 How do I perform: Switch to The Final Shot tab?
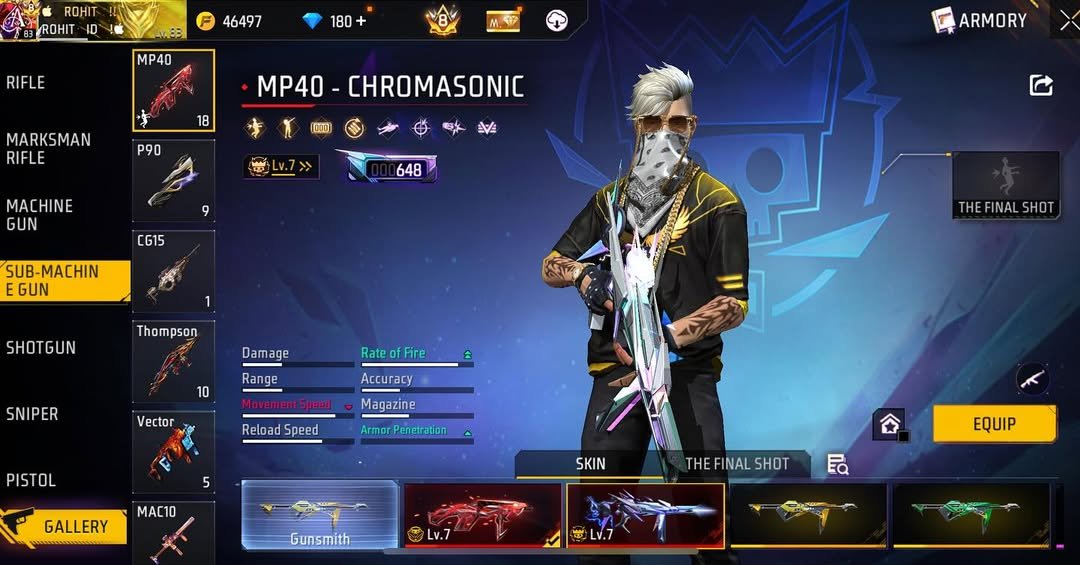pyautogui.click(x=737, y=464)
